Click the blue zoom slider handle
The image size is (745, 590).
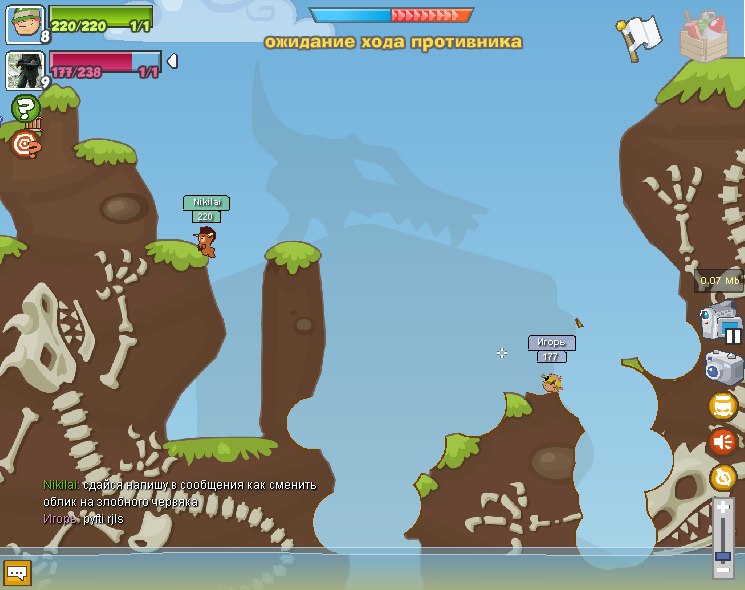pos(723,555)
